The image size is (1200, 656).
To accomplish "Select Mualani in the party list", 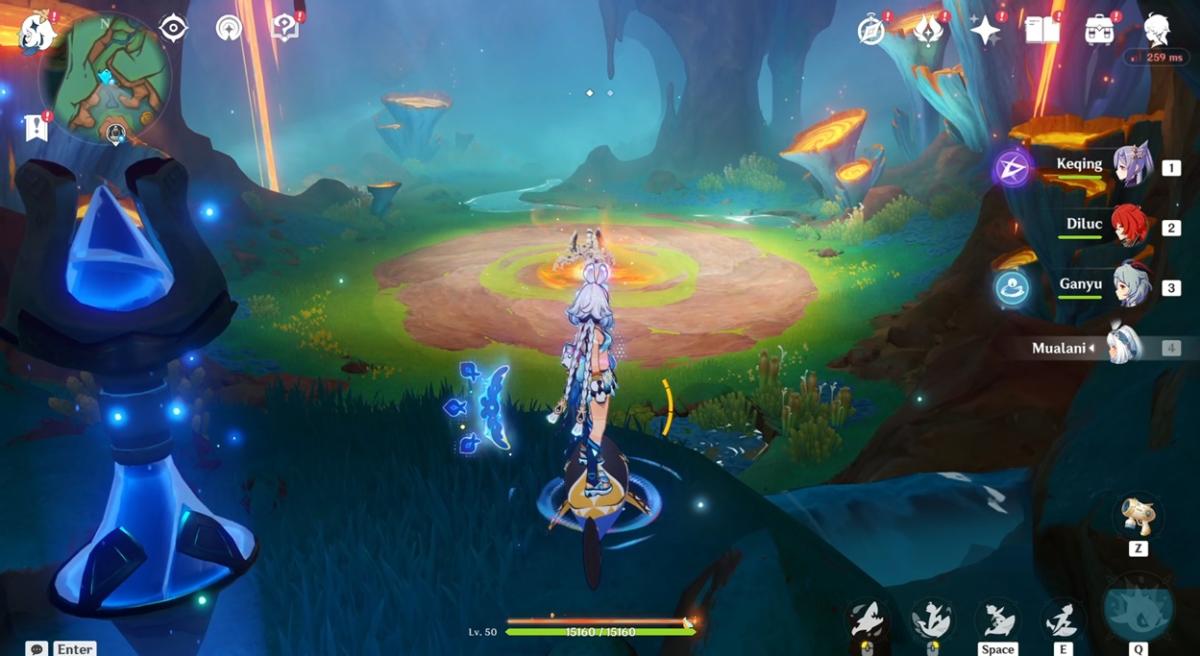I will coord(1124,346).
